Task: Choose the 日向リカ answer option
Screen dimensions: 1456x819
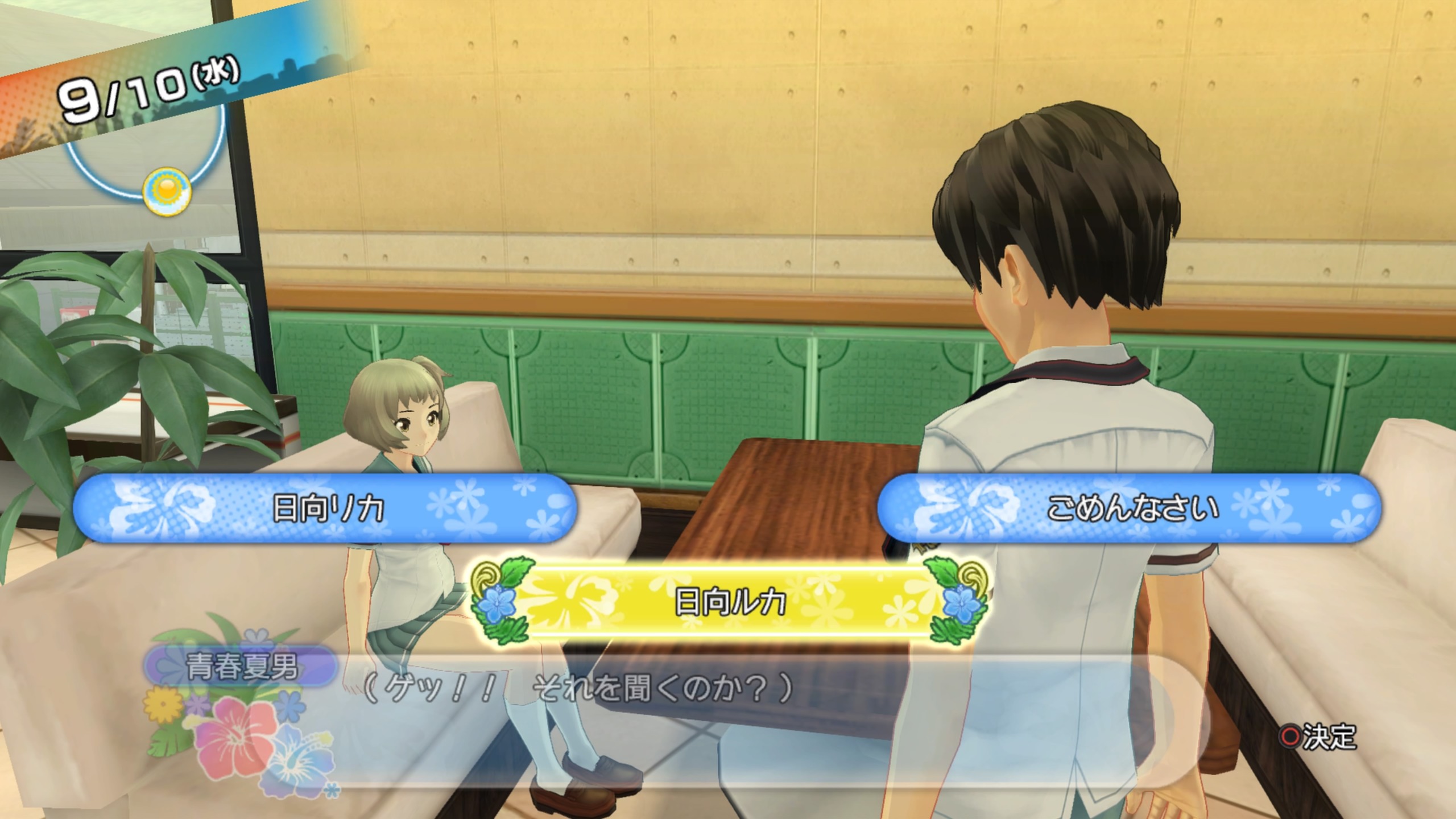Action: click(x=325, y=508)
